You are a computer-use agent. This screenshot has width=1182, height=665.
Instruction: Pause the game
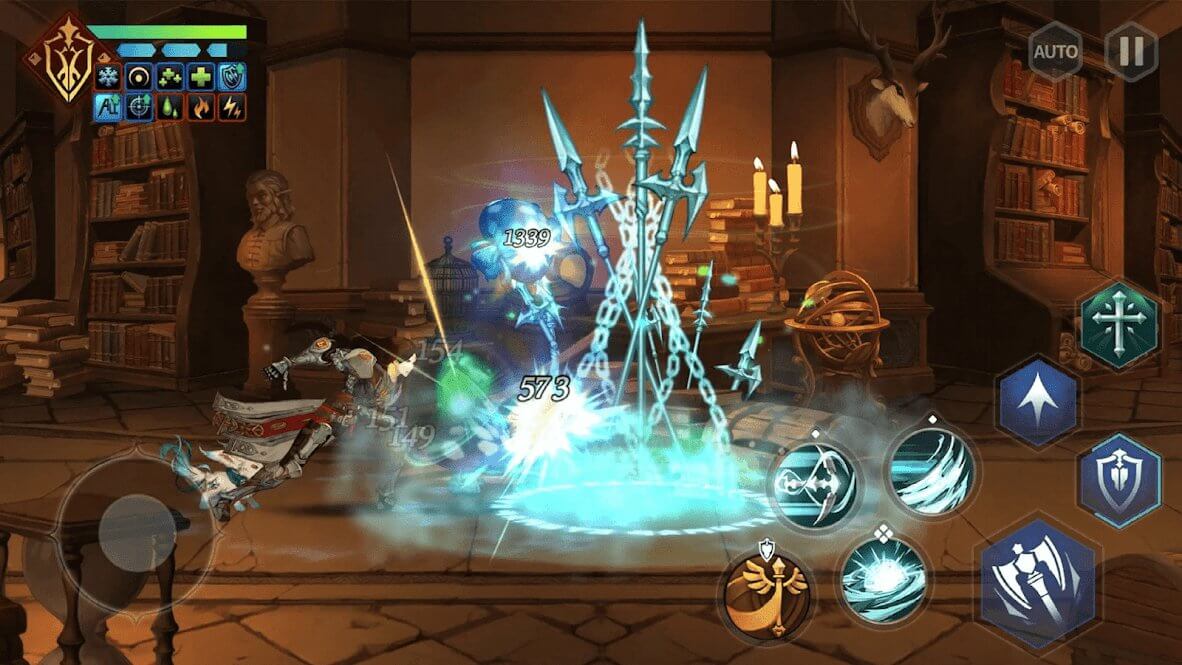(1131, 51)
